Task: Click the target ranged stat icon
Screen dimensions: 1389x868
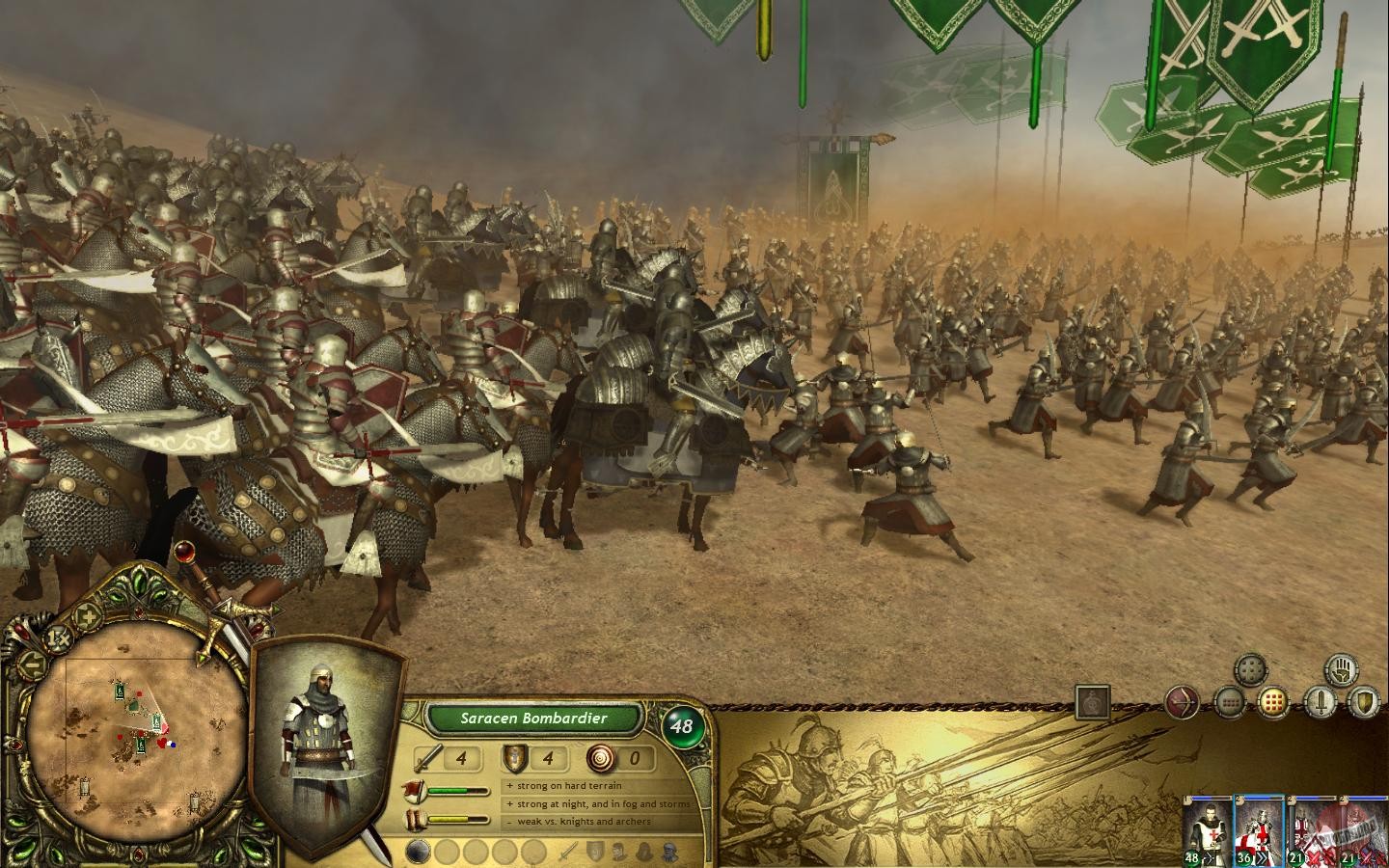Action: [601, 759]
